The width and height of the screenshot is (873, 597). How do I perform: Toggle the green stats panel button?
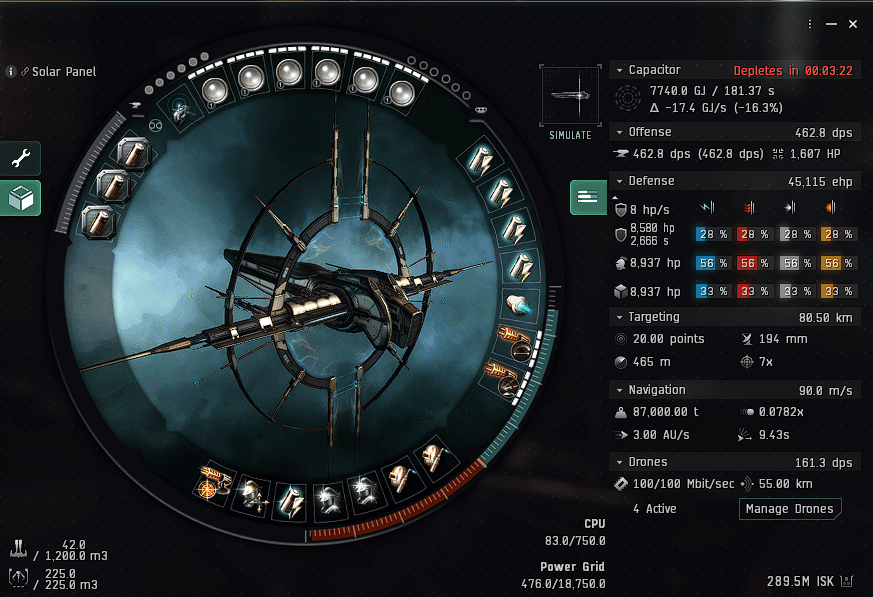588,197
